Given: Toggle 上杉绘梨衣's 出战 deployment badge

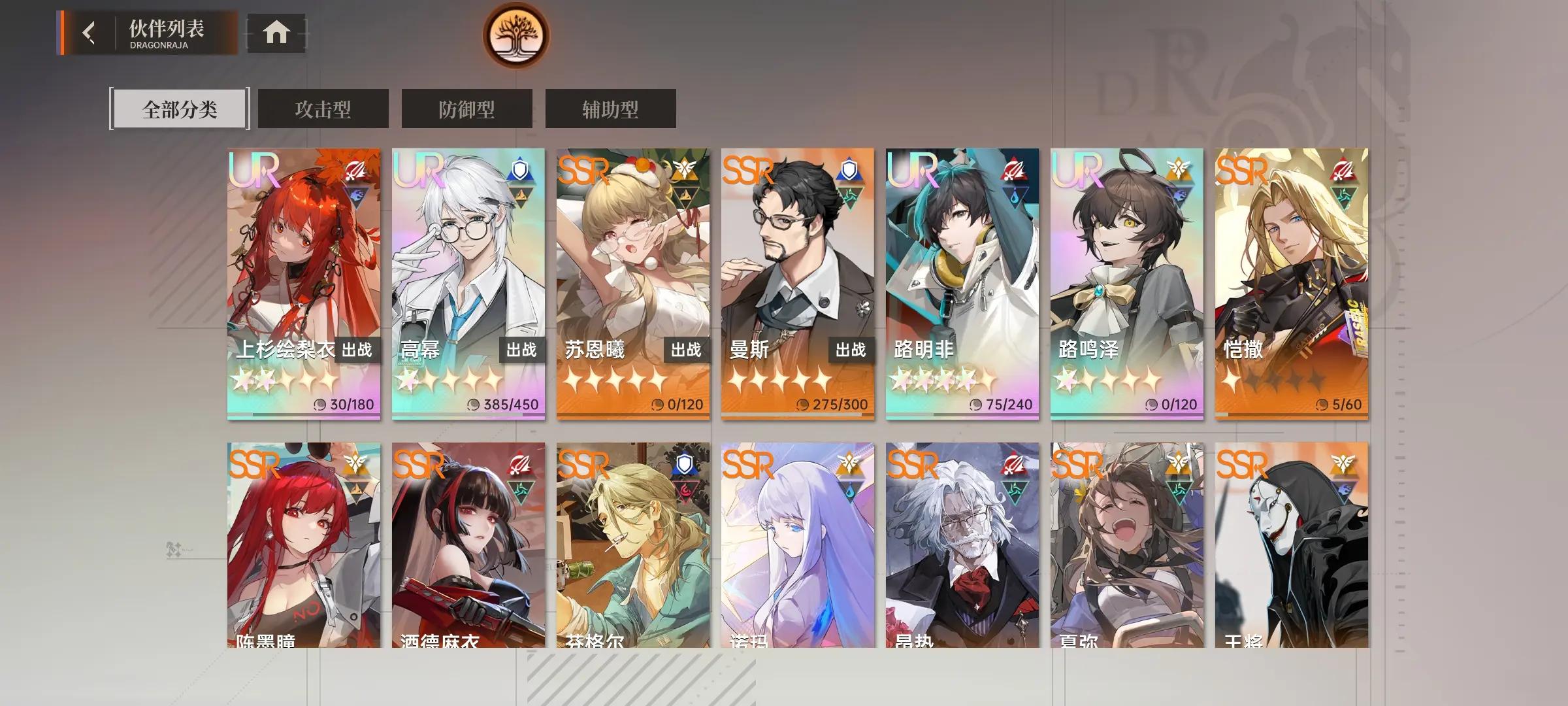Looking at the screenshot, I should 358,350.
